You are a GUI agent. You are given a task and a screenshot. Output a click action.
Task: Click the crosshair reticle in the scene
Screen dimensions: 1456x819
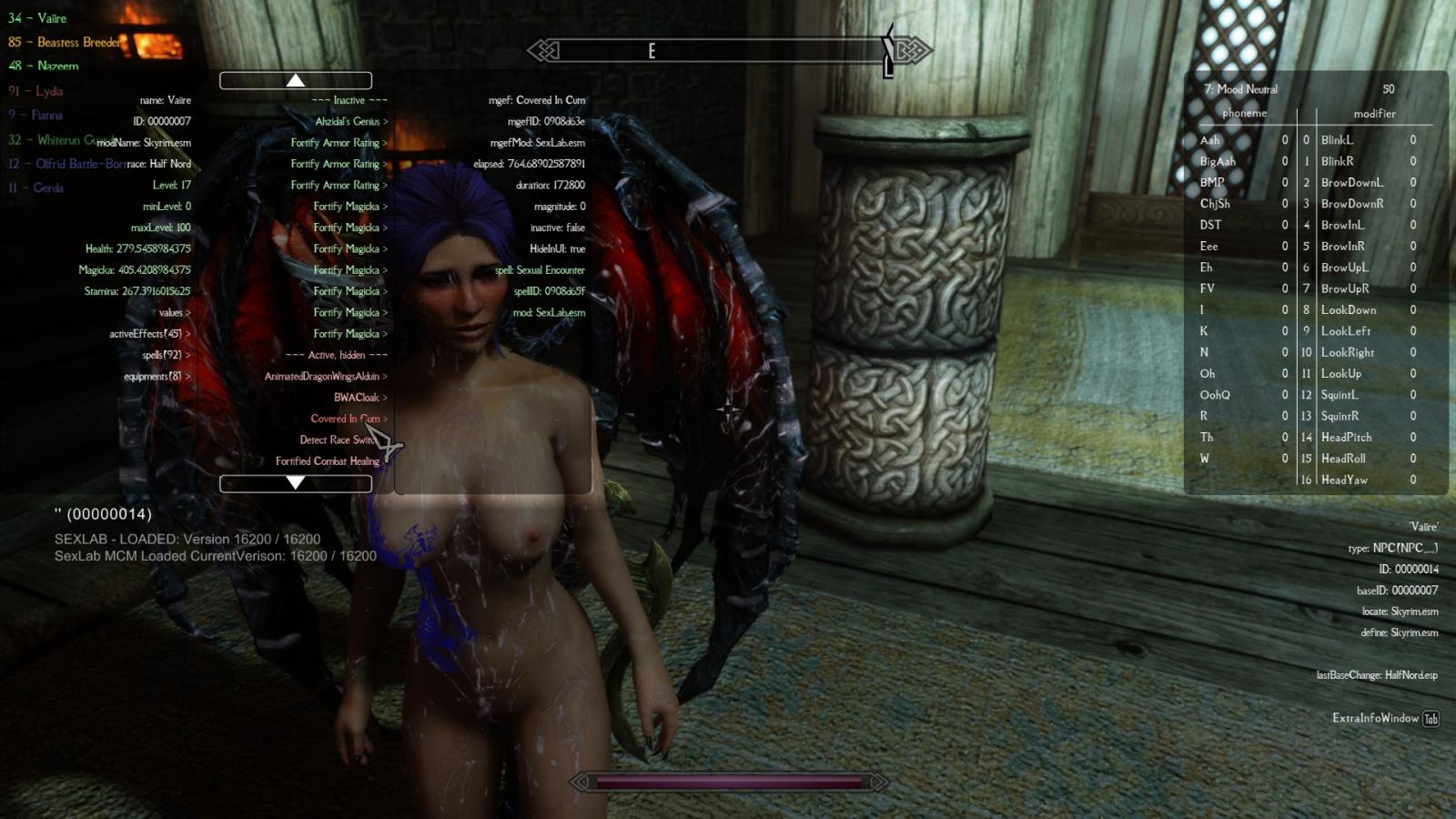(729, 409)
